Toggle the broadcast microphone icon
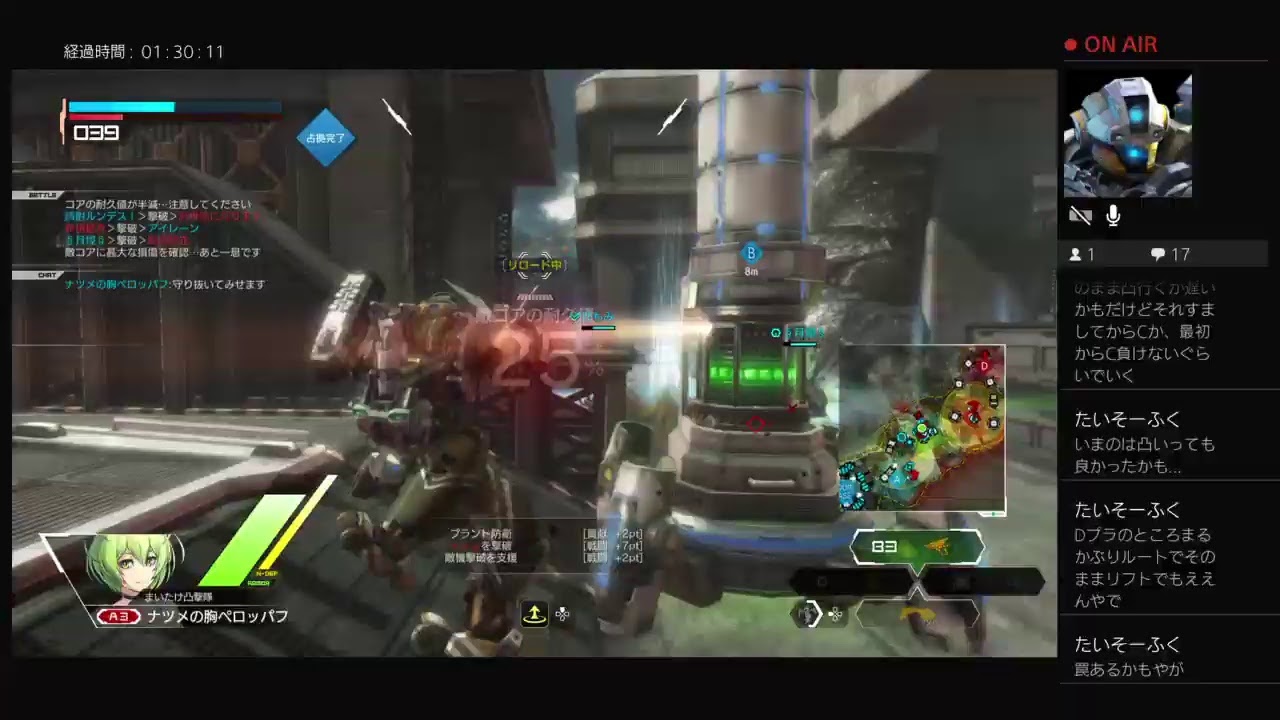 tap(1113, 215)
